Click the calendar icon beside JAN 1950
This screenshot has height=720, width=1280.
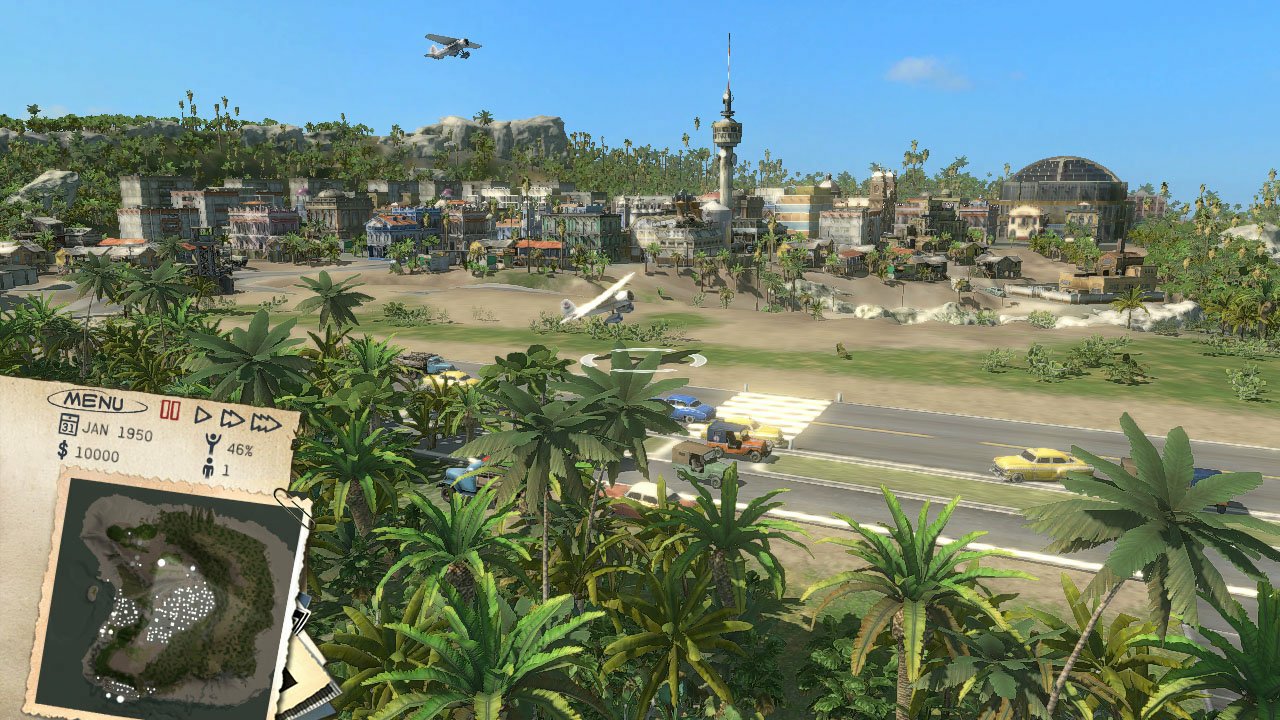[x=67, y=426]
